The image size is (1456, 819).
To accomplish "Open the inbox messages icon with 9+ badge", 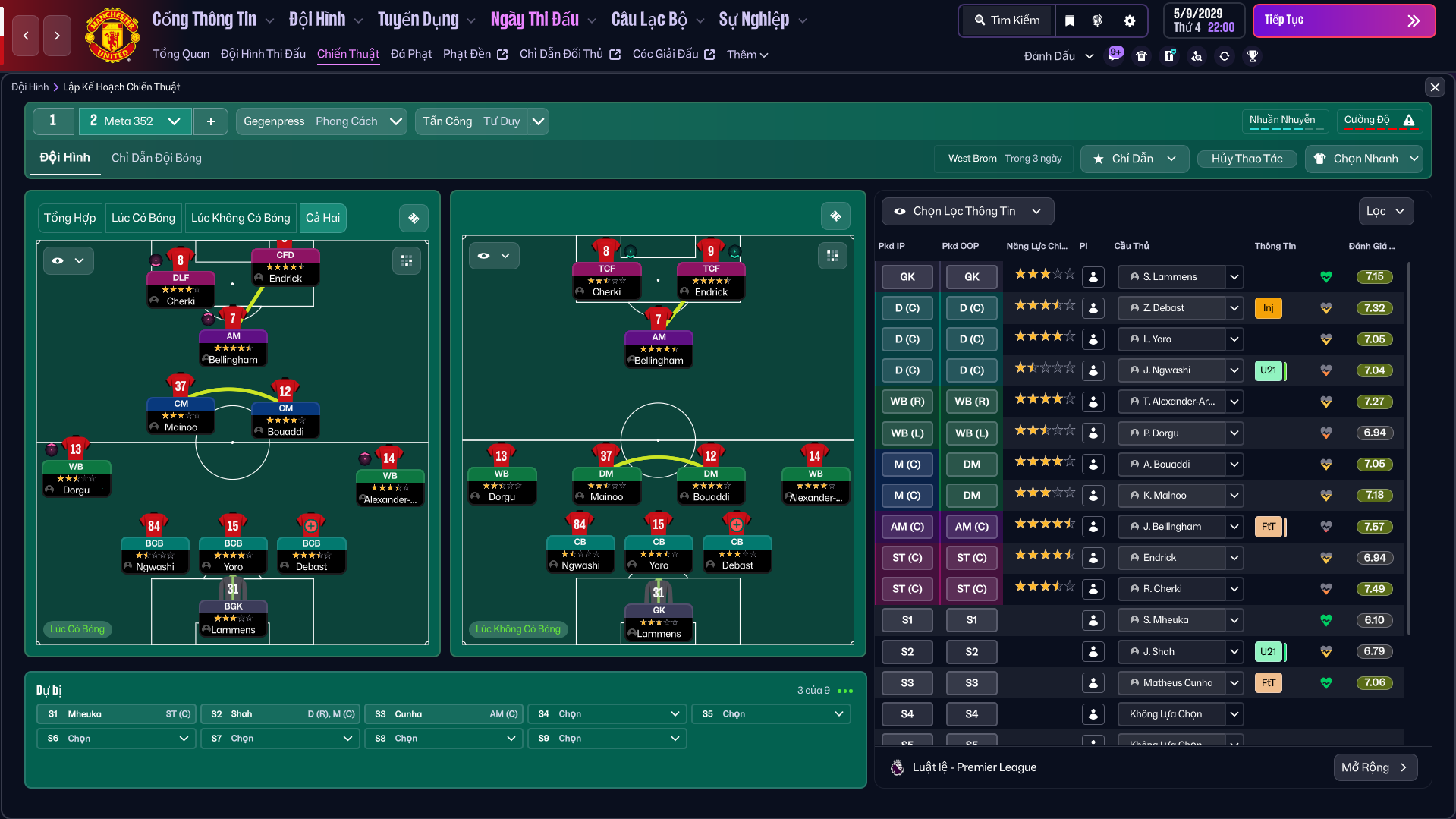I will [1115, 55].
